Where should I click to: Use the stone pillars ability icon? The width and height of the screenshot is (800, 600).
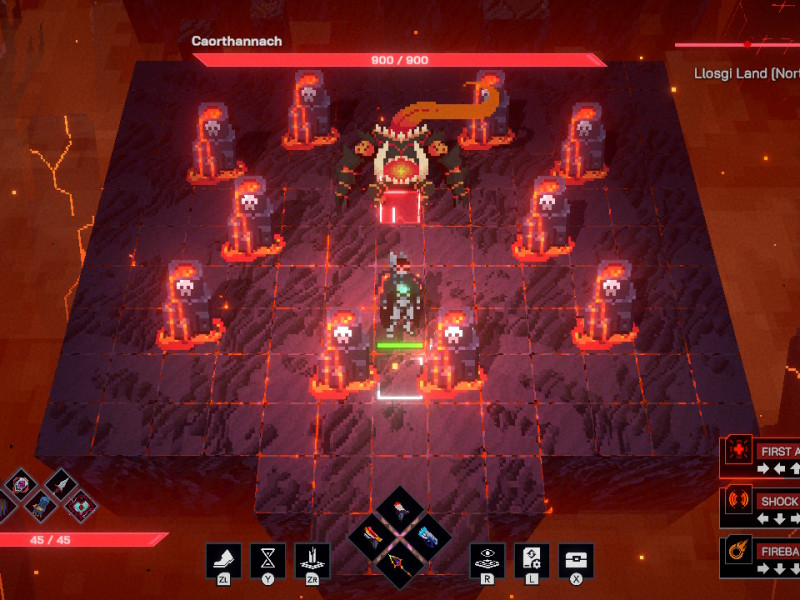[312, 560]
